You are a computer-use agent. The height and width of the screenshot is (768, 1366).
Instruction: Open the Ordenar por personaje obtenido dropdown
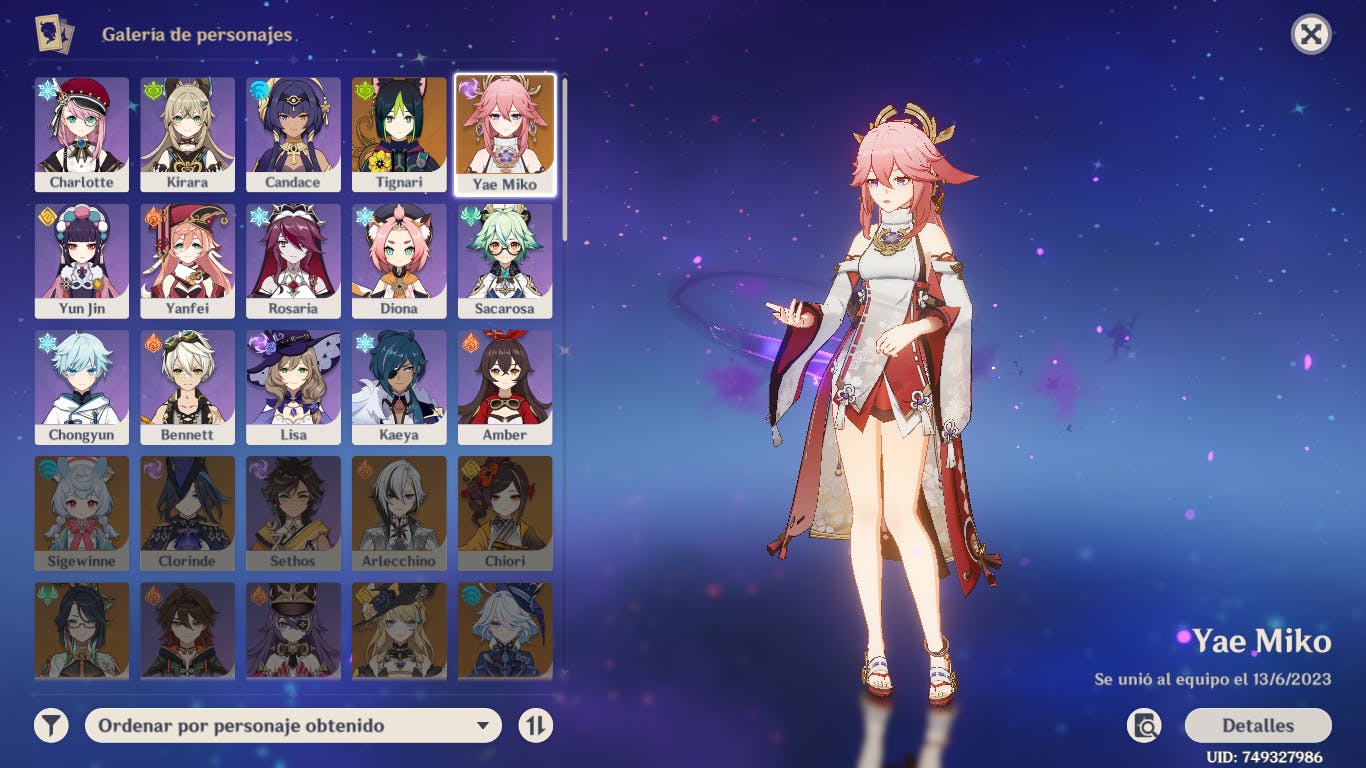coord(293,726)
